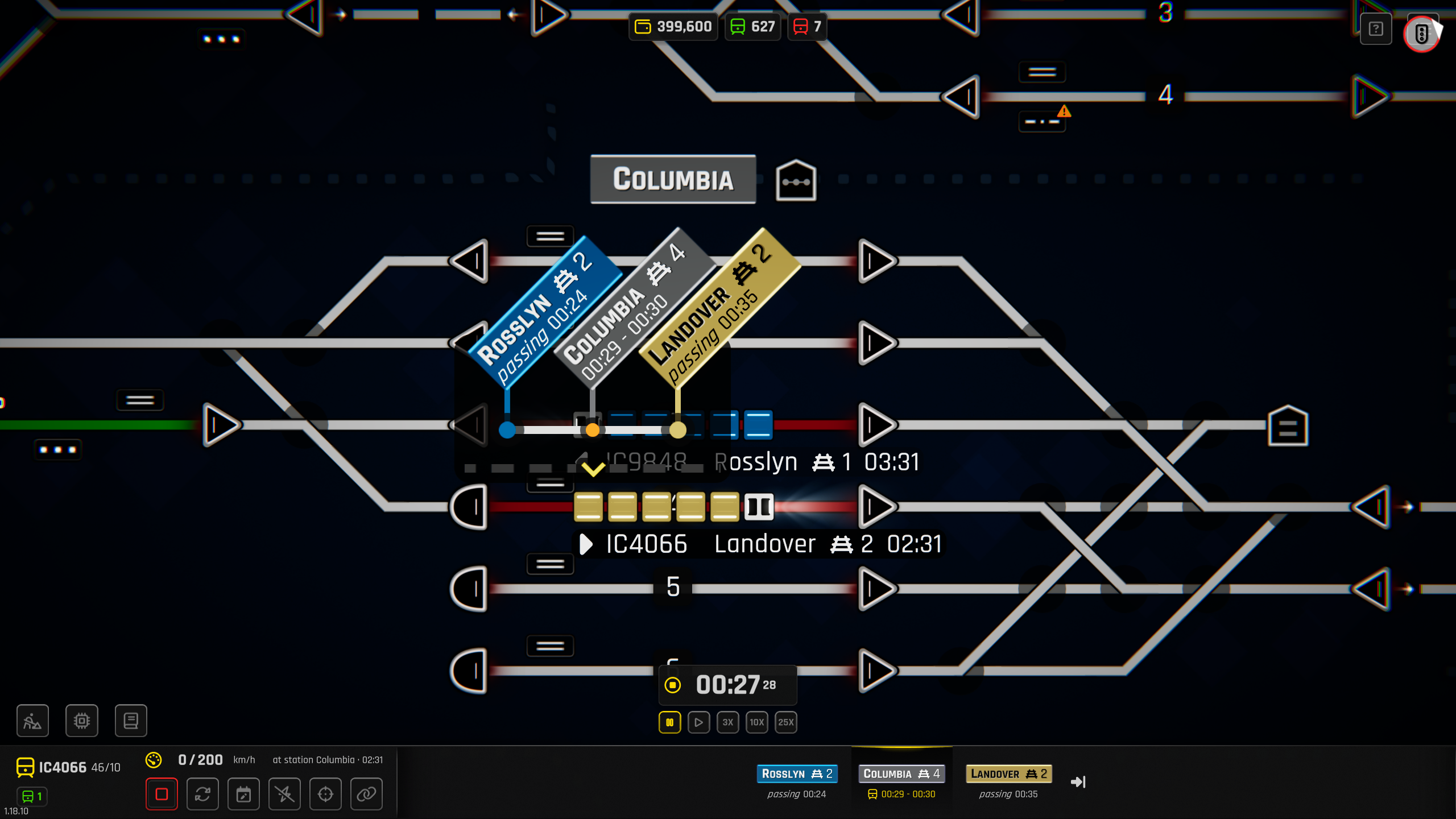Click the red stop order button for IC4066
Image resolution: width=1456 pixels, height=819 pixels.
pyautogui.click(x=162, y=794)
